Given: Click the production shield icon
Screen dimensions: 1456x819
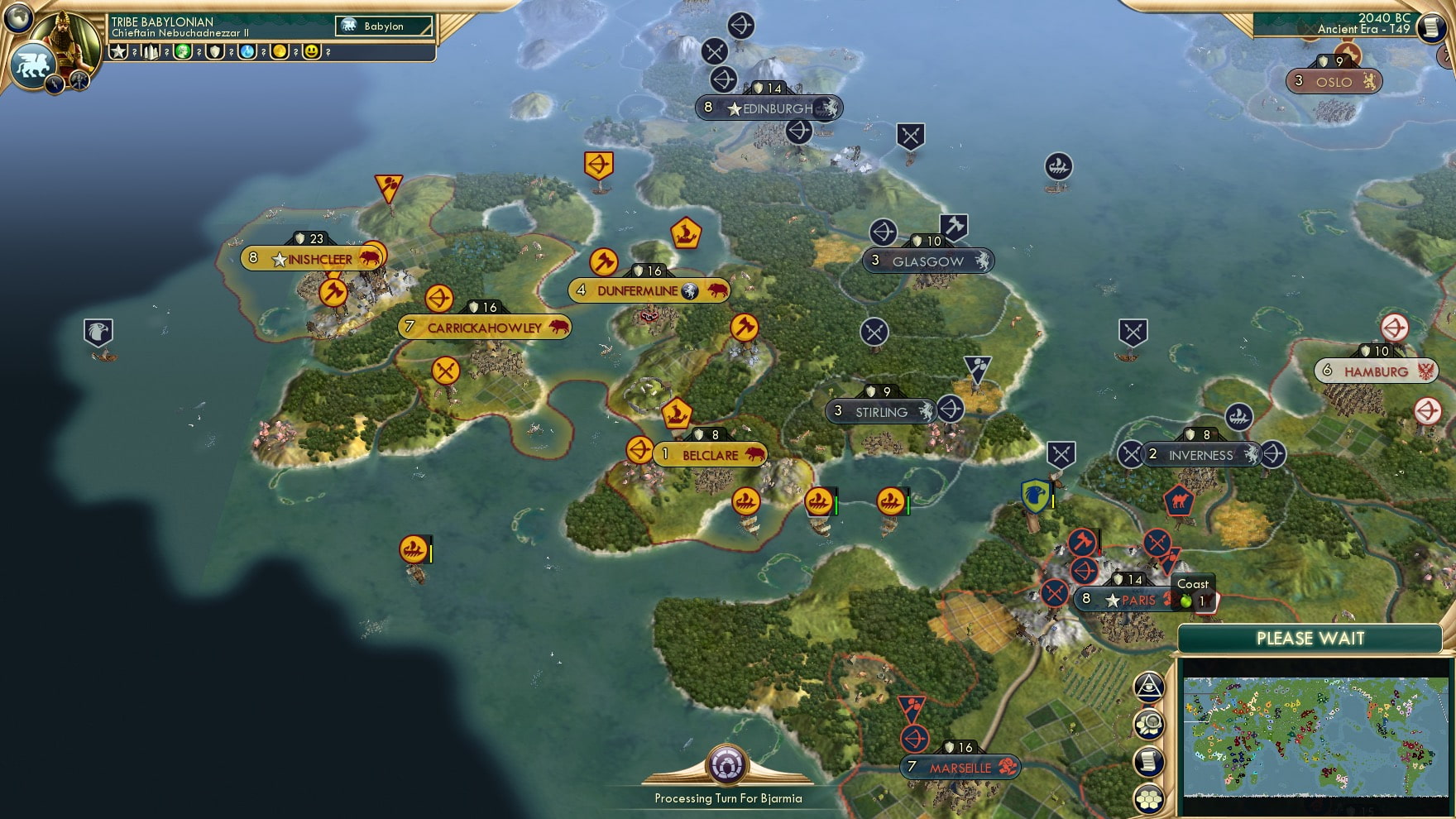Looking at the screenshot, I should [214, 53].
